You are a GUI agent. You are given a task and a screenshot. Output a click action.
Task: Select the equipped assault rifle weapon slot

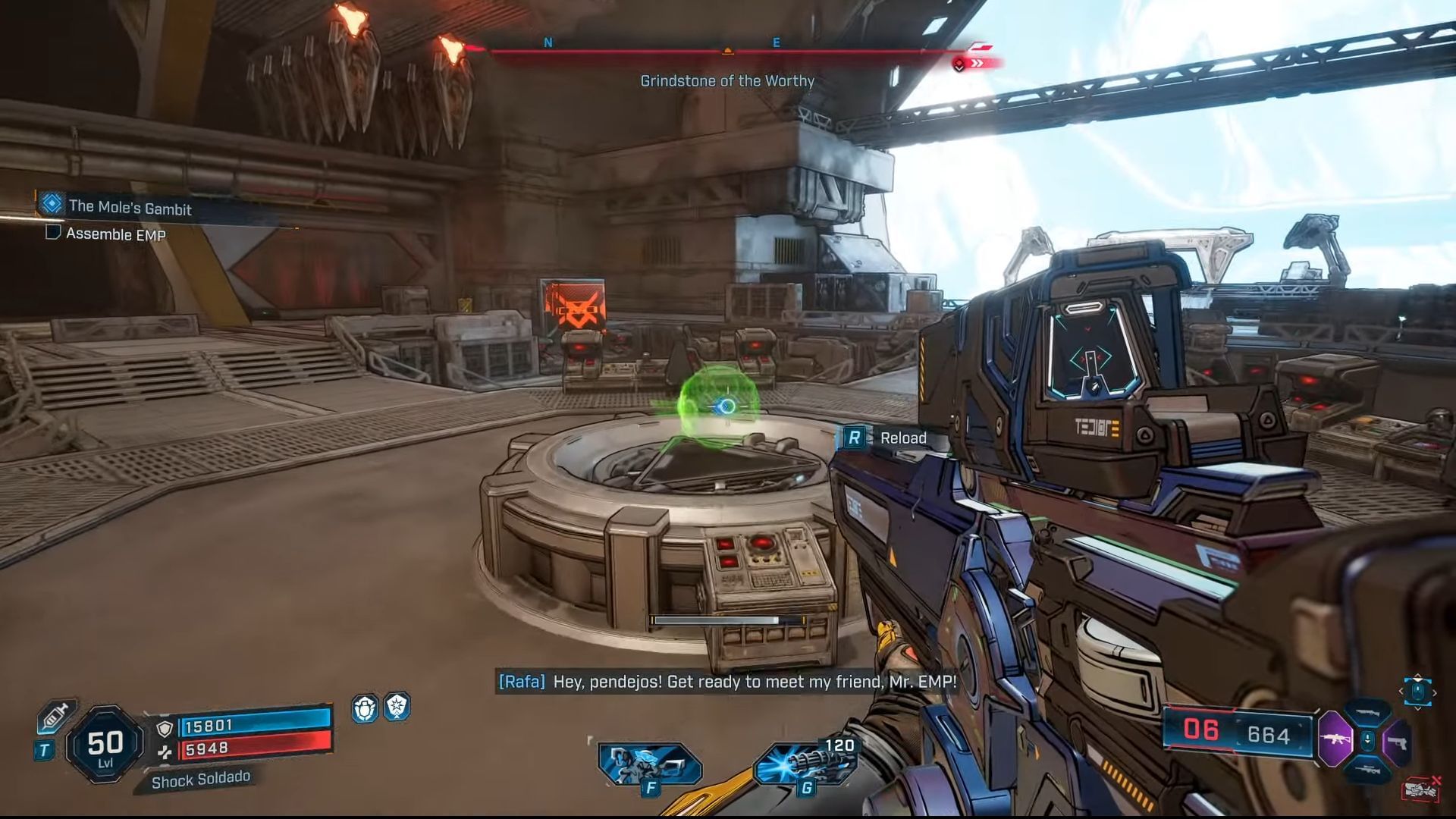tap(1335, 739)
